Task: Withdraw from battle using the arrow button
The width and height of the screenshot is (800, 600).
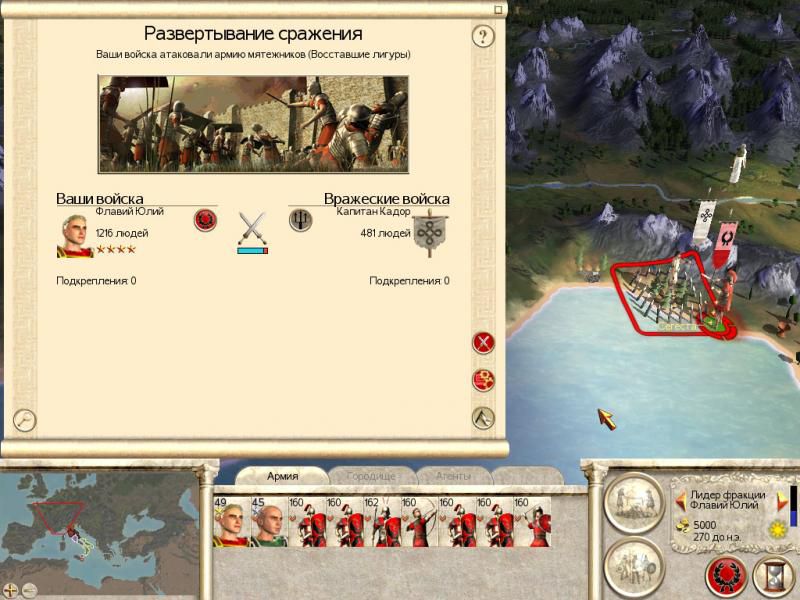Action: coord(484,418)
